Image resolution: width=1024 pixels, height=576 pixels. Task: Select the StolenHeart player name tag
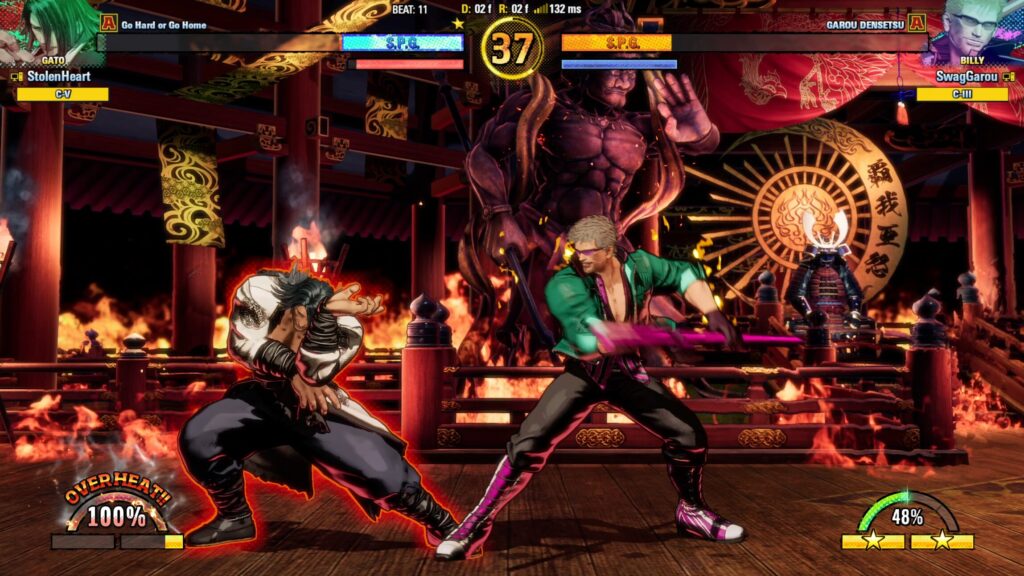click(x=59, y=76)
